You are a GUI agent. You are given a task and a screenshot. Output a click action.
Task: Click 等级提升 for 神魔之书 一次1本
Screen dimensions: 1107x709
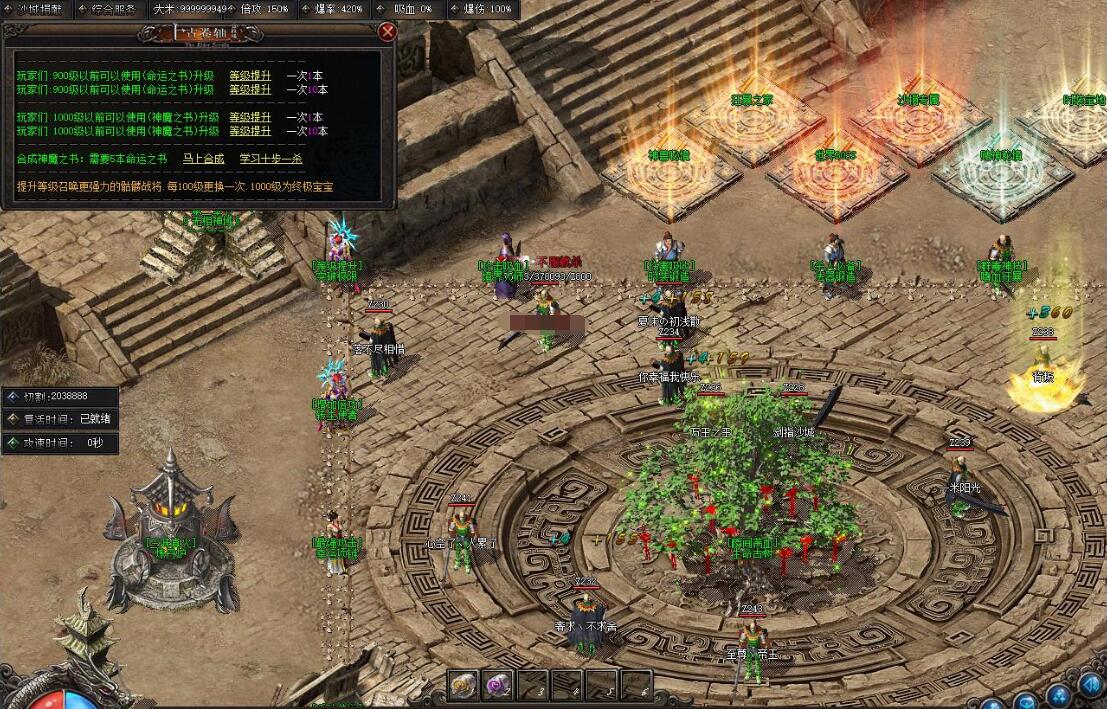tap(250, 117)
